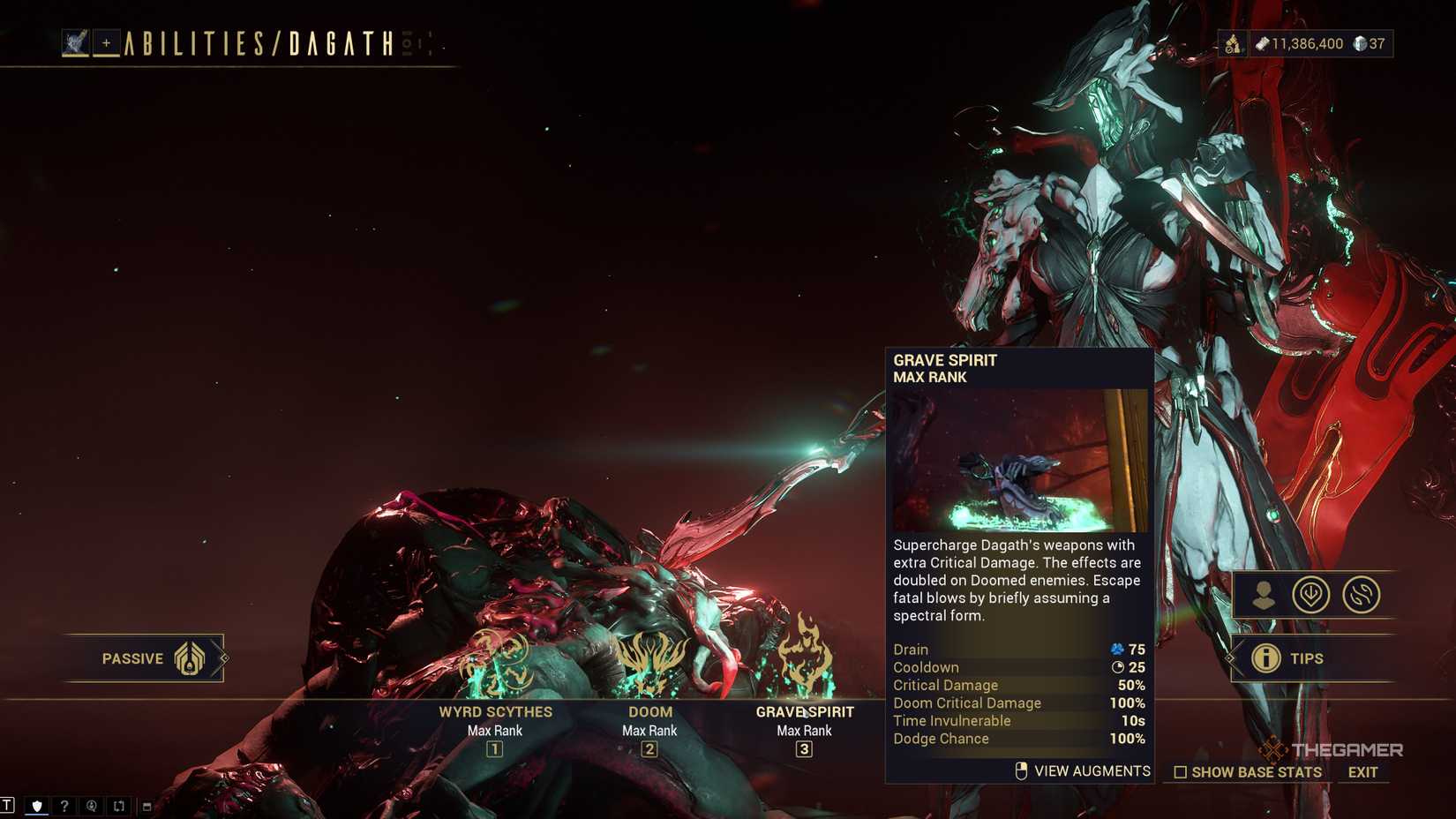Click the looping-arrows sync icon
1456x819 pixels.
118,804
